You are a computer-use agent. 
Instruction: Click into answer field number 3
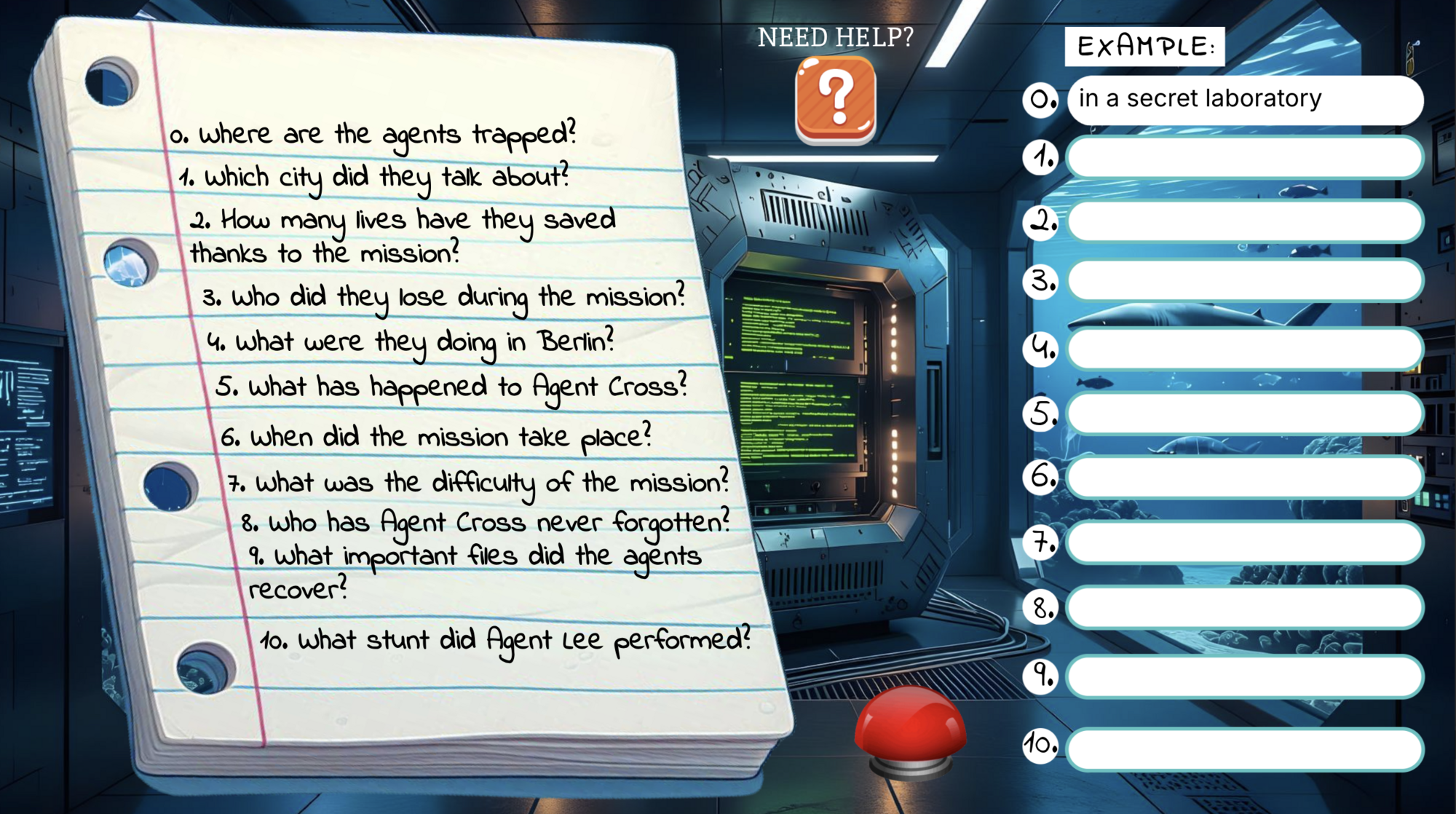click(1244, 280)
